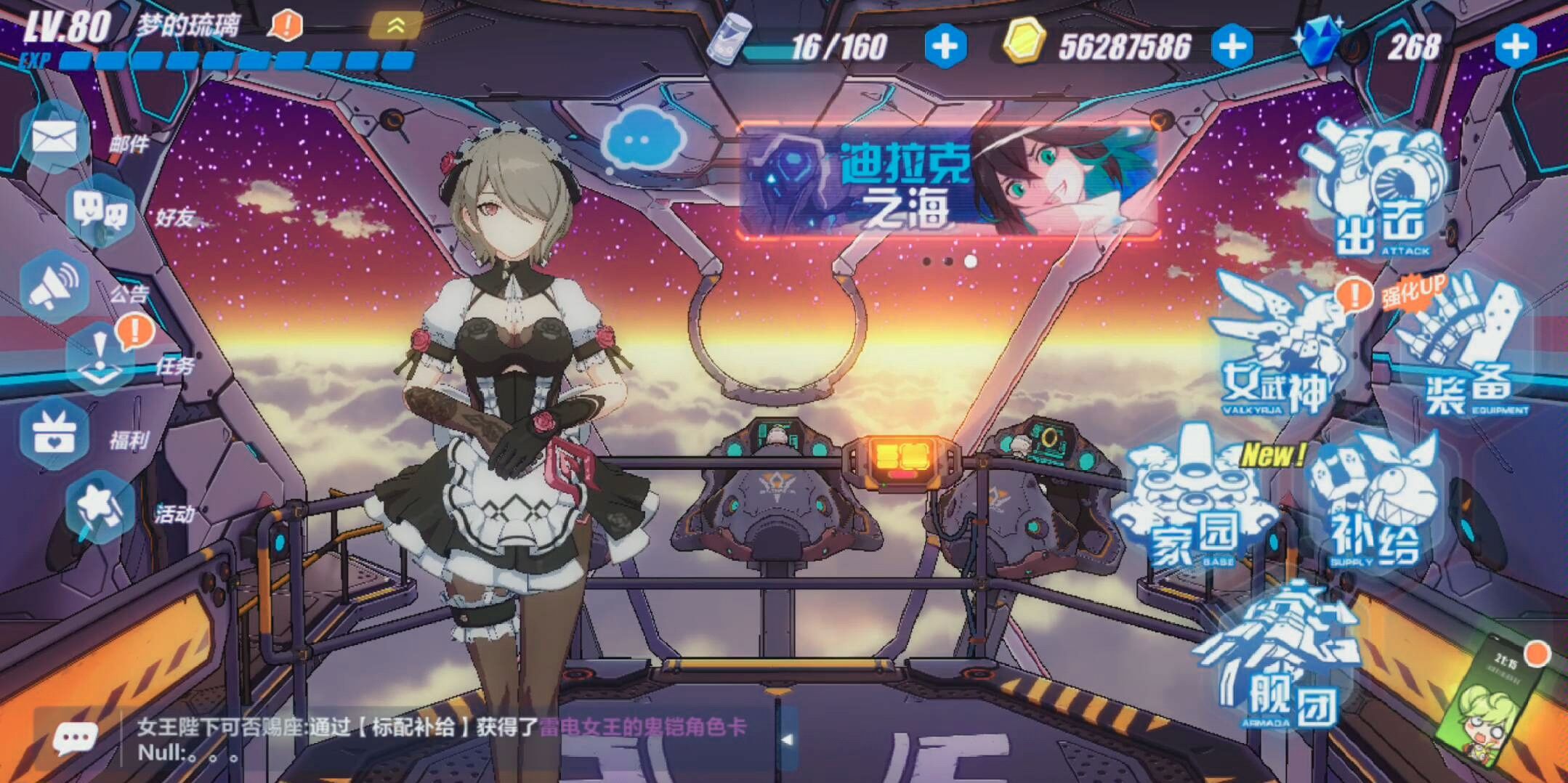Add blue crystals with the plus button

point(1516,46)
